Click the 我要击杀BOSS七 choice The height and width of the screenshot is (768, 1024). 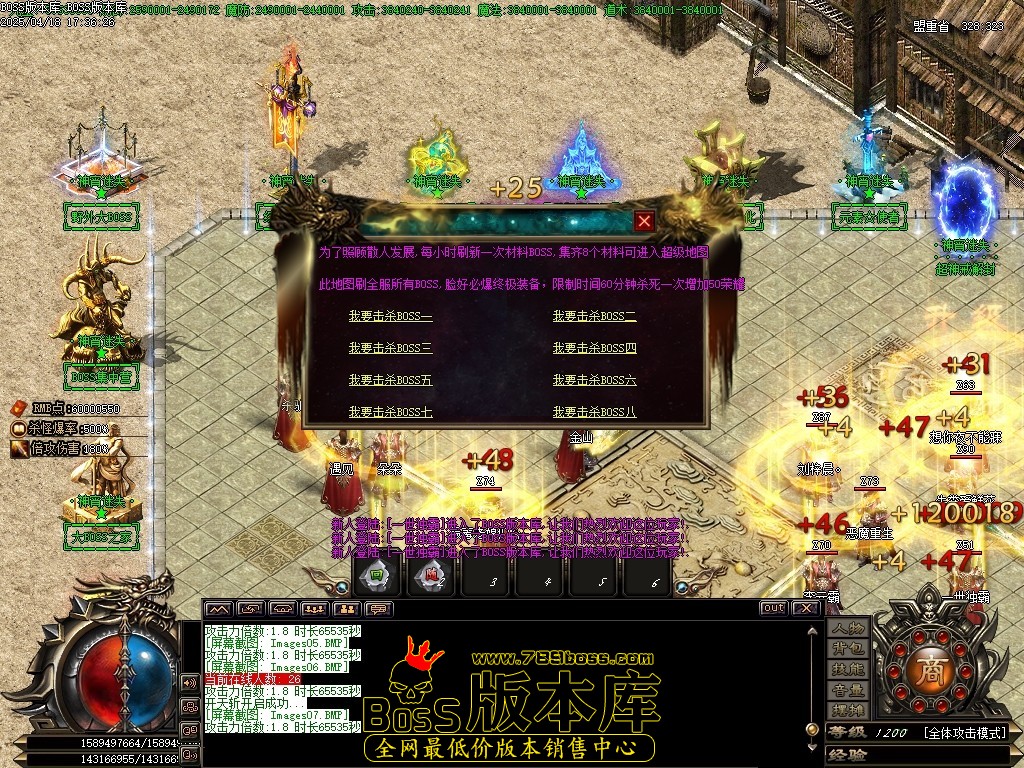point(390,411)
